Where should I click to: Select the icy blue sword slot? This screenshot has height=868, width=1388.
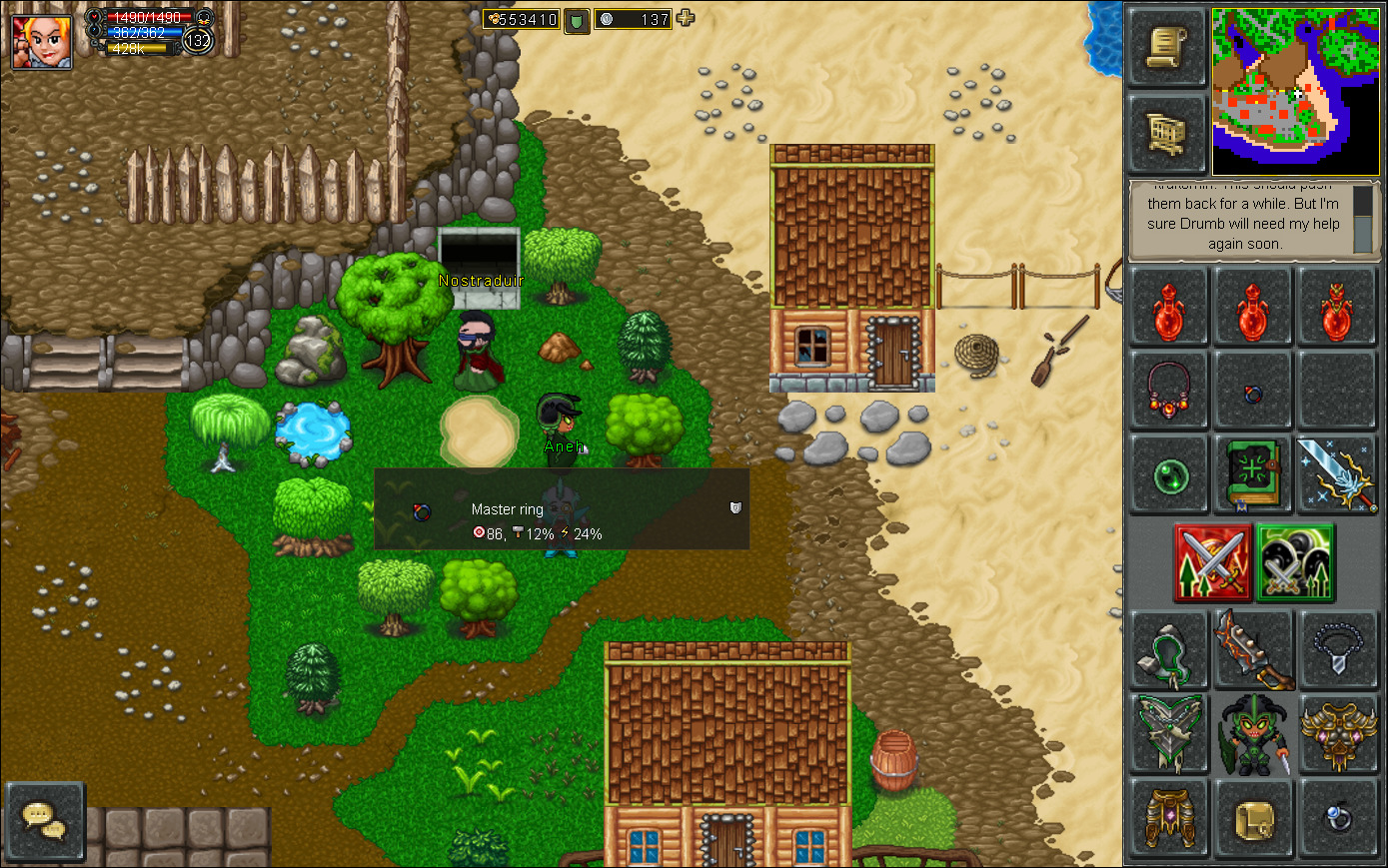[x=1337, y=474]
